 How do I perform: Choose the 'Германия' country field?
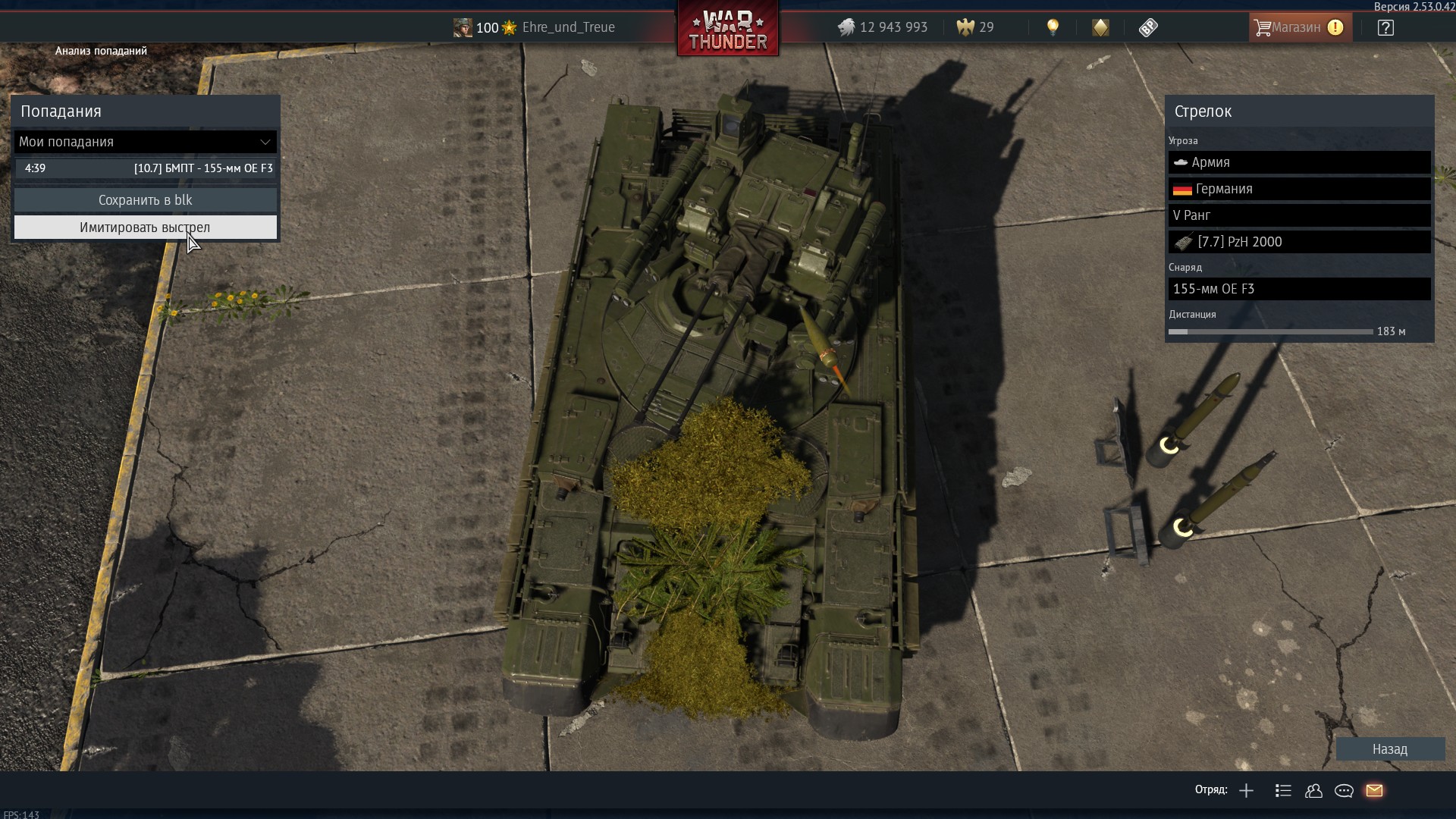pyautogui.click(x=1299, y=189)
